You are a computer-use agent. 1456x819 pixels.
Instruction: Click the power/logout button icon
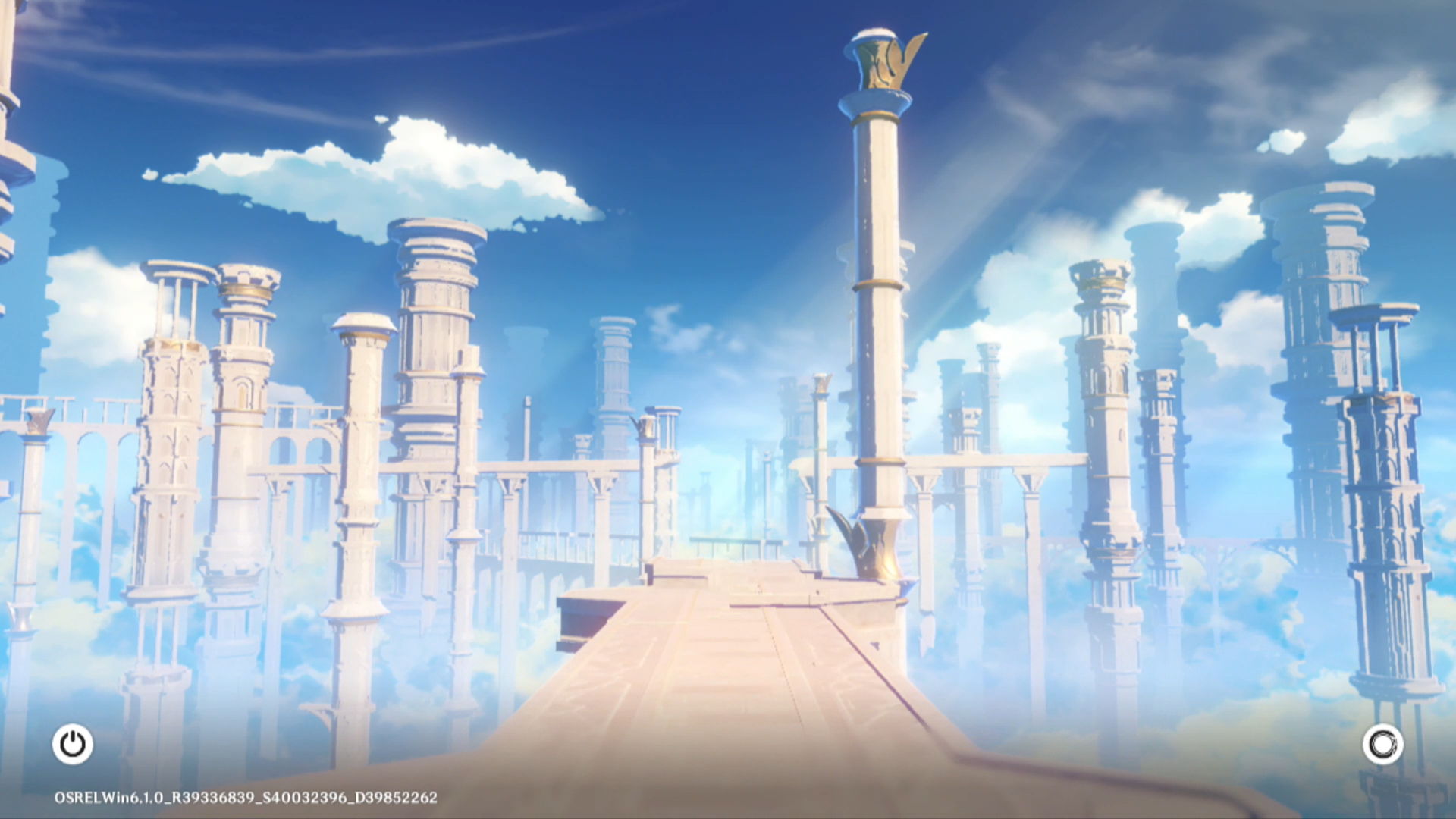tap(73, 744)
